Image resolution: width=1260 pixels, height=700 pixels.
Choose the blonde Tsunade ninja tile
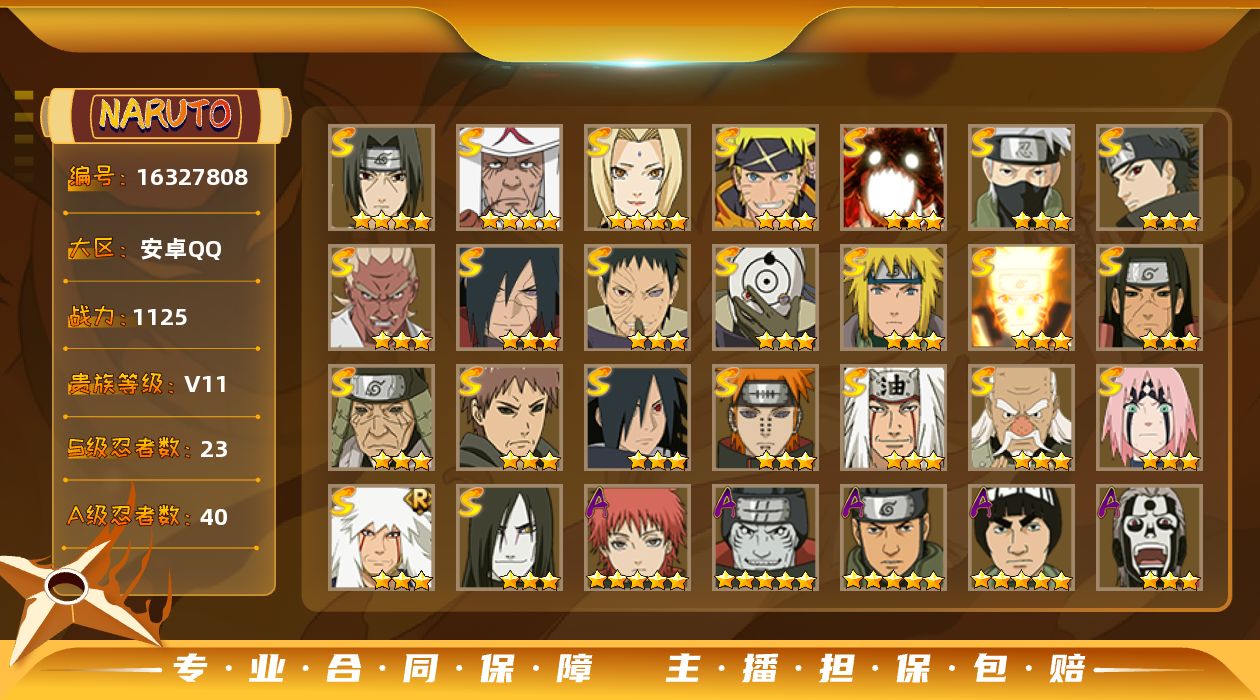click(x=637, y=177)
